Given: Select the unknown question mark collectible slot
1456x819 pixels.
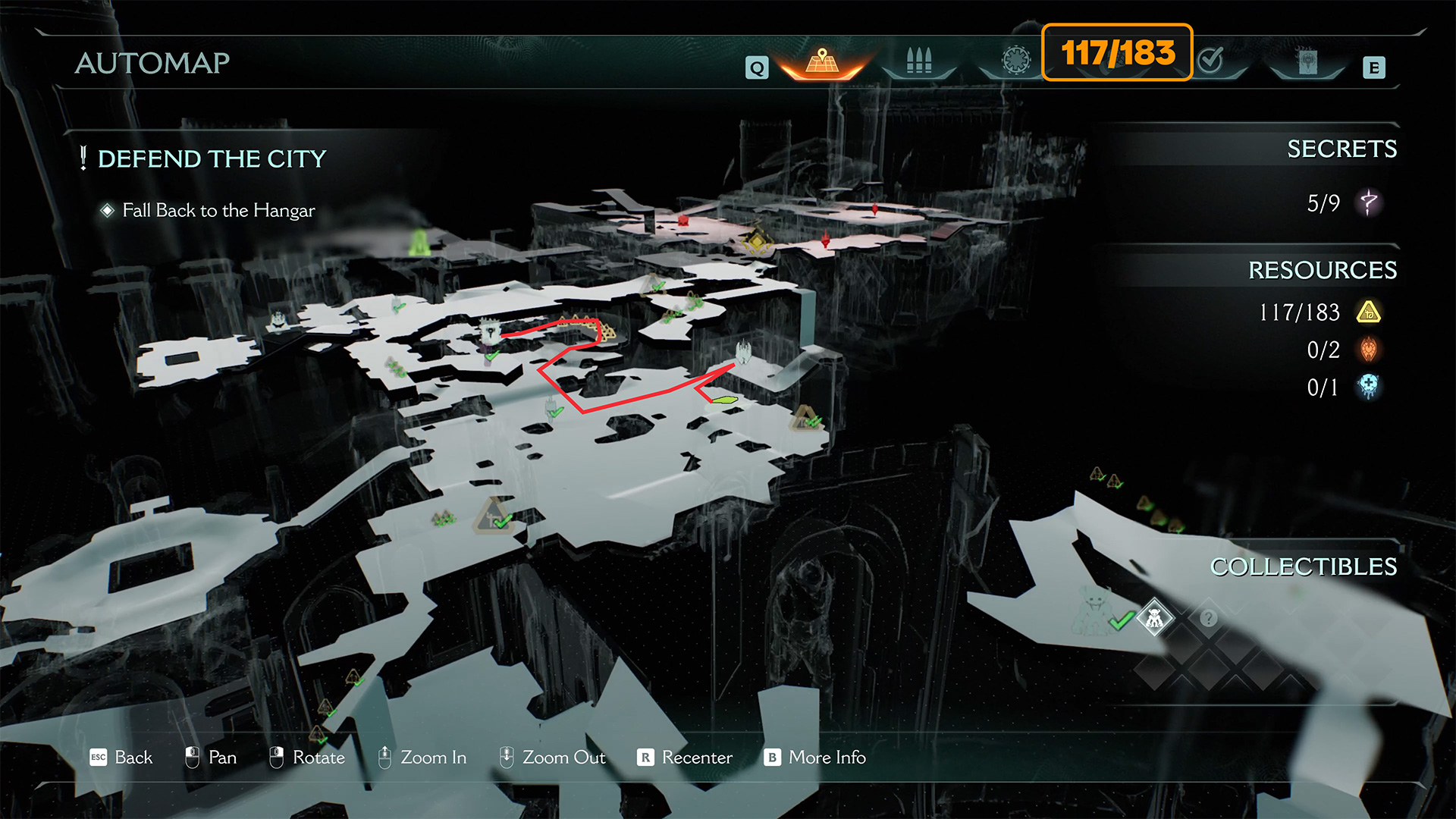Looking at the screenshot, I should (x=1208, y=619).
